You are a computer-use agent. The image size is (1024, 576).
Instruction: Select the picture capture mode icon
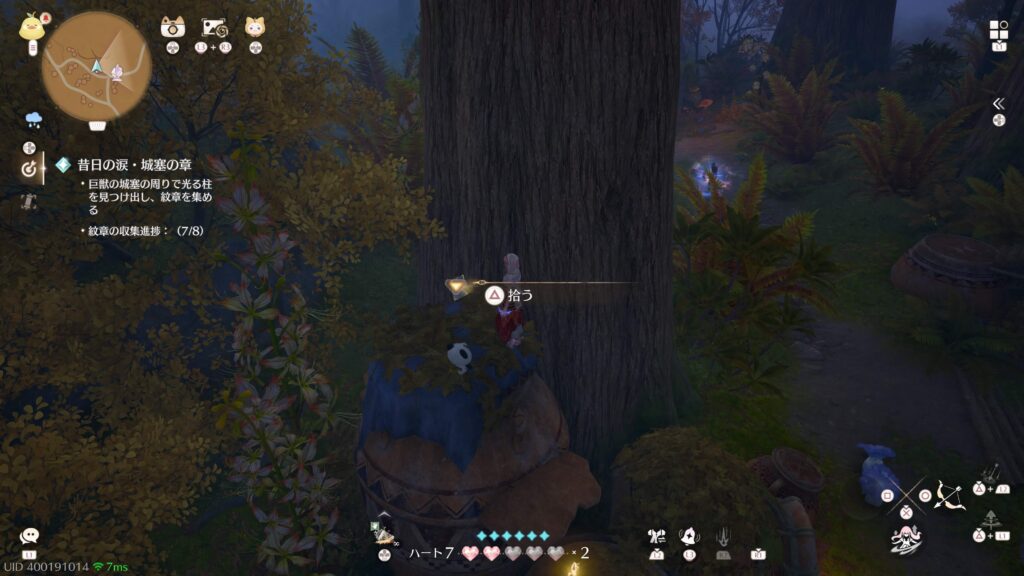coord(216,27)
